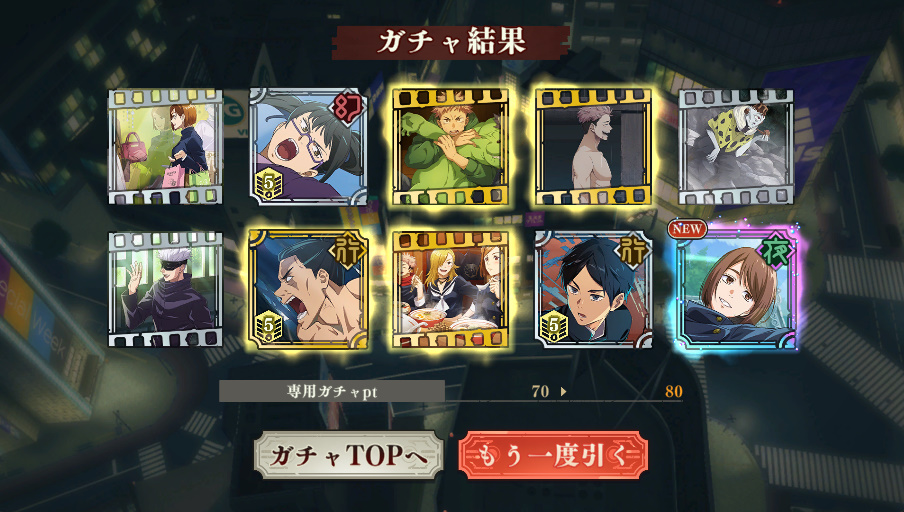Select the shopping bags memory card
Image resolution: width=904 pixels, height=512 pixels.
(166, 147)
